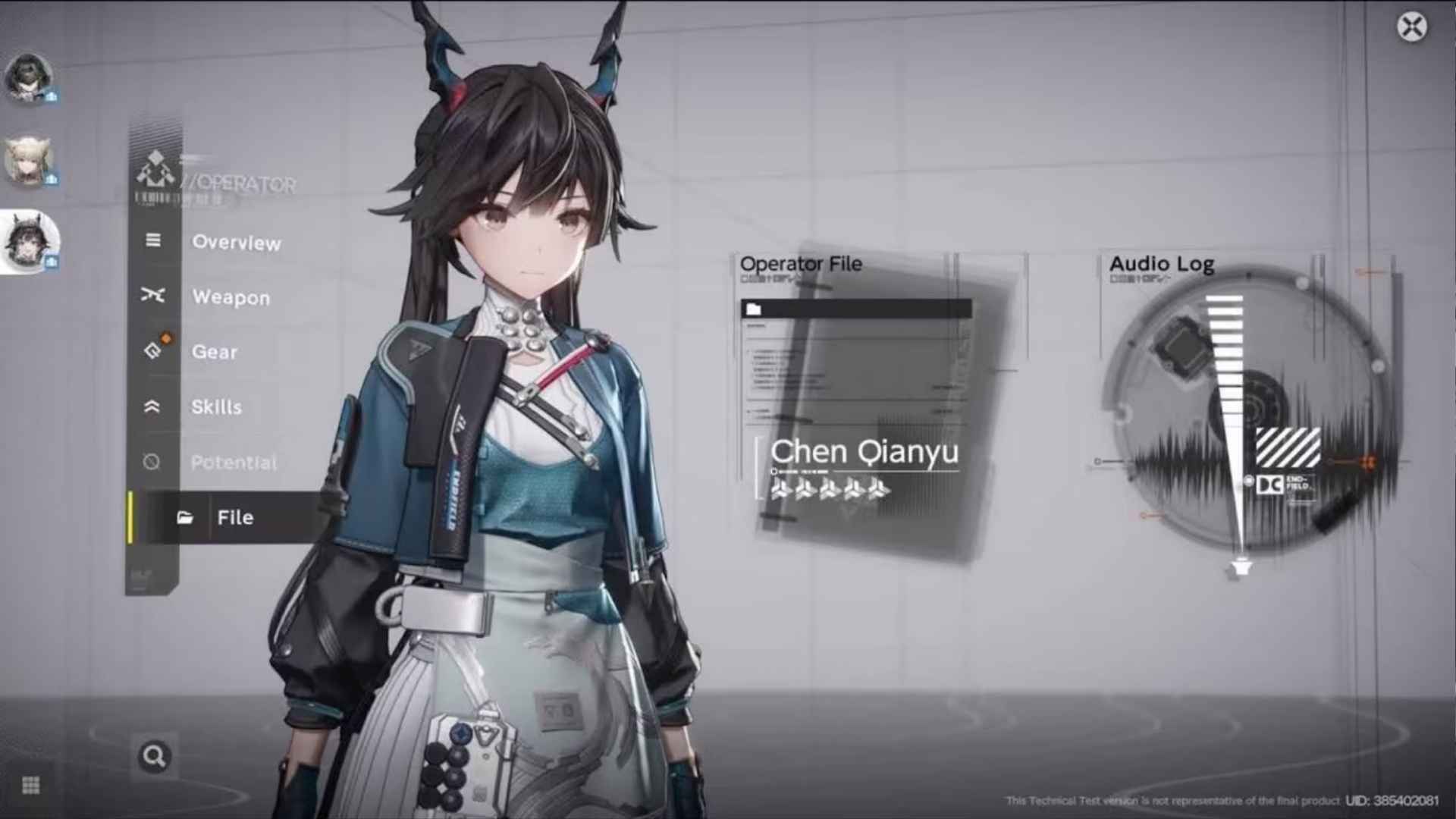
Task: Open the File folder icon in sidebar
Action: (x=184, y=517)
